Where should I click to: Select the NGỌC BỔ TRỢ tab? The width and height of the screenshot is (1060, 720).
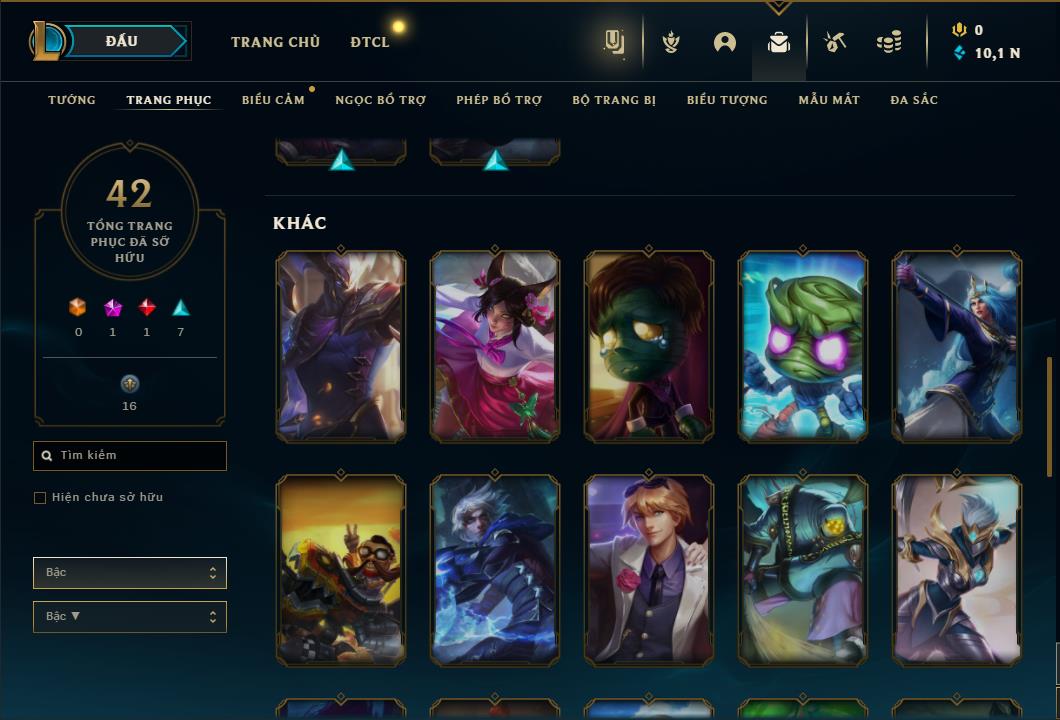380,100
